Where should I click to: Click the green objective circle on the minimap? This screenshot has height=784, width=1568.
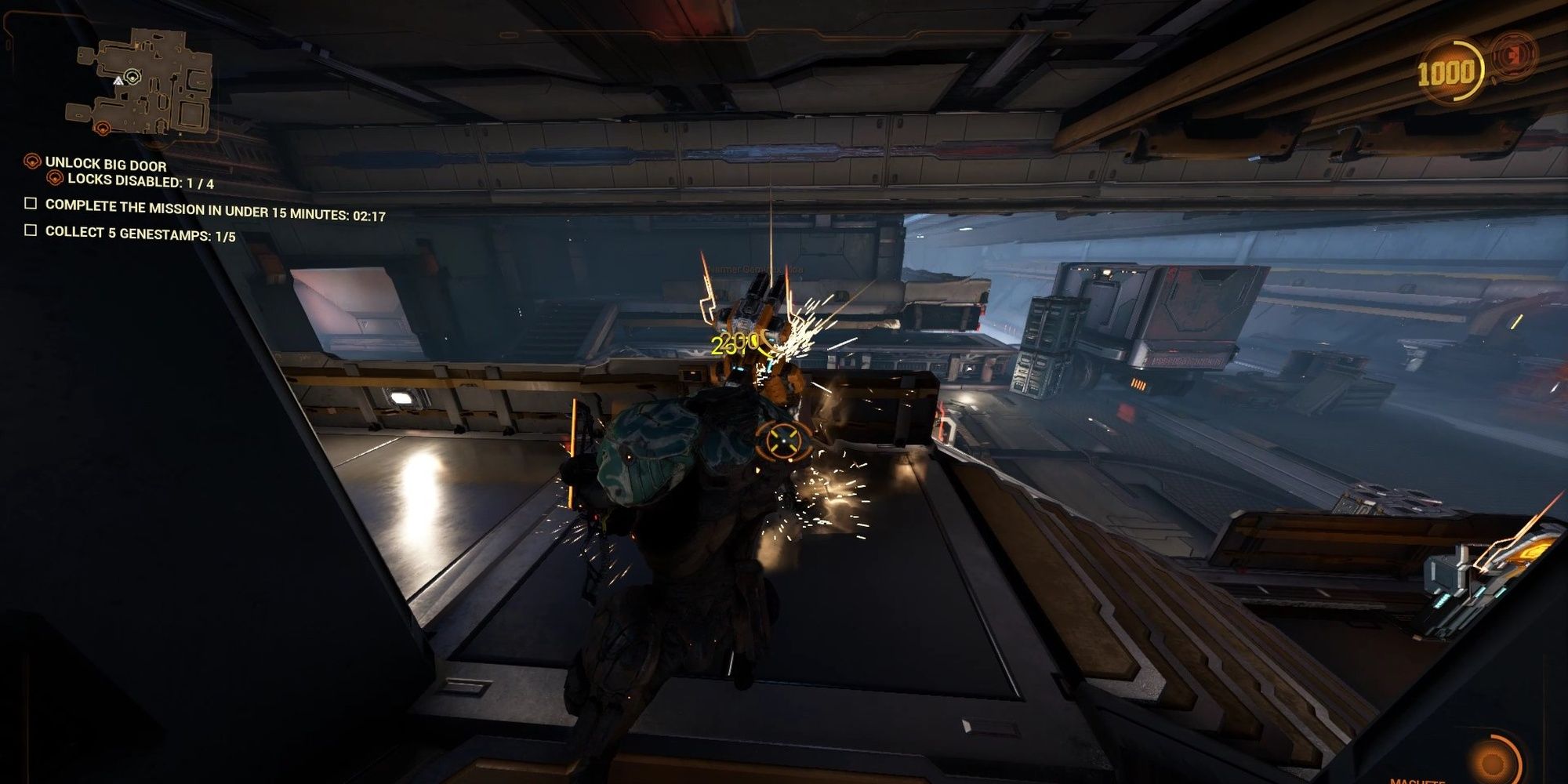coord(132,77)
